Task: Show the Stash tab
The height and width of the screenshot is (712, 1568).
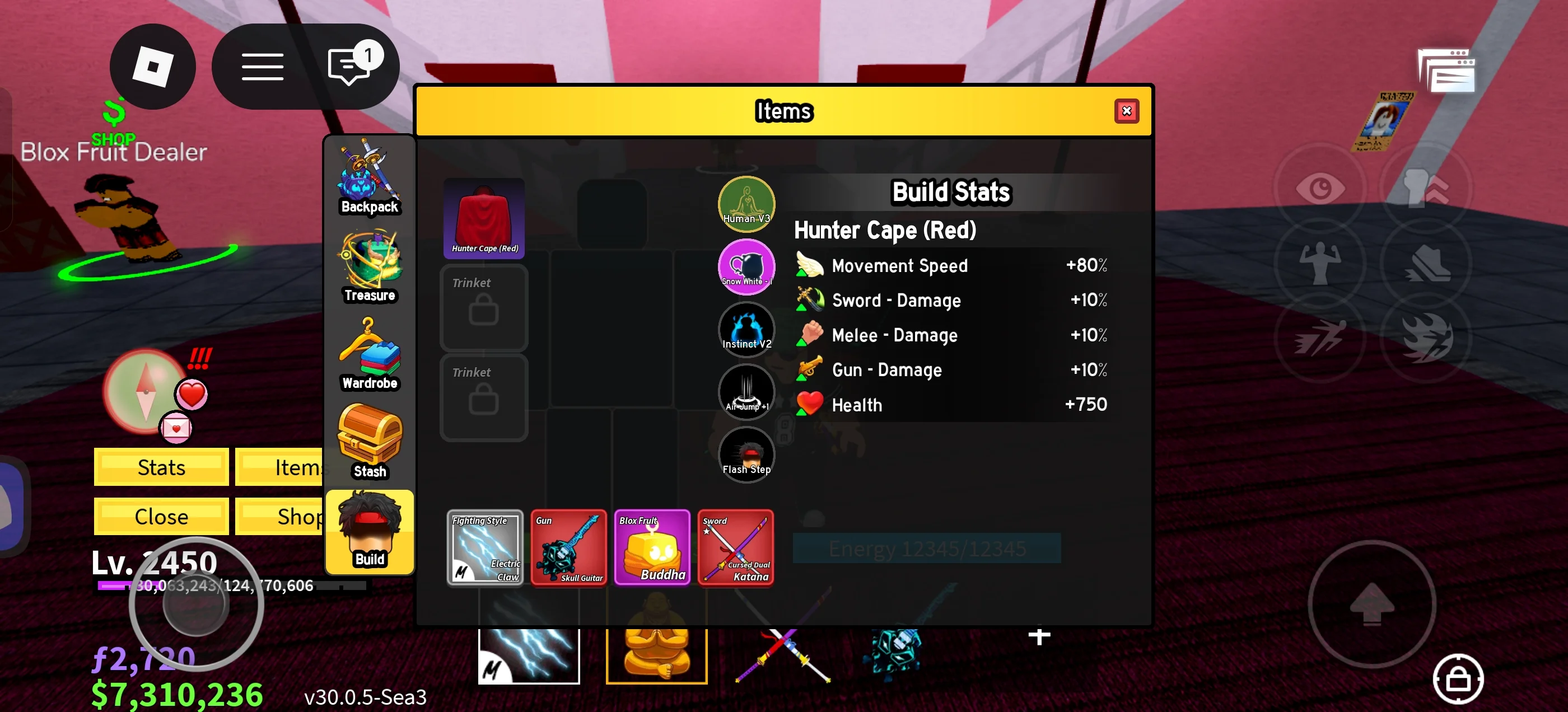Action: 370,442
